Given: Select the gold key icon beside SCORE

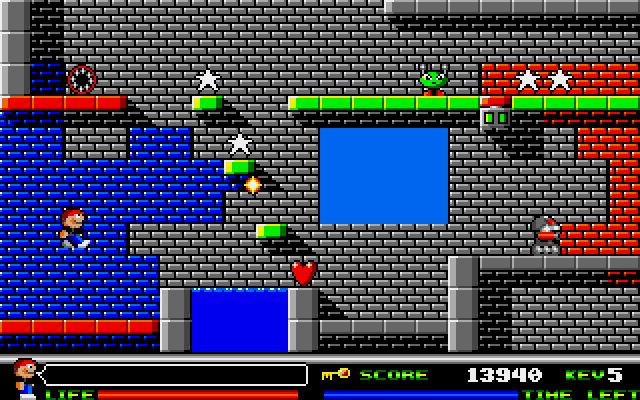Looking at the screenshot, I should 336,374.
